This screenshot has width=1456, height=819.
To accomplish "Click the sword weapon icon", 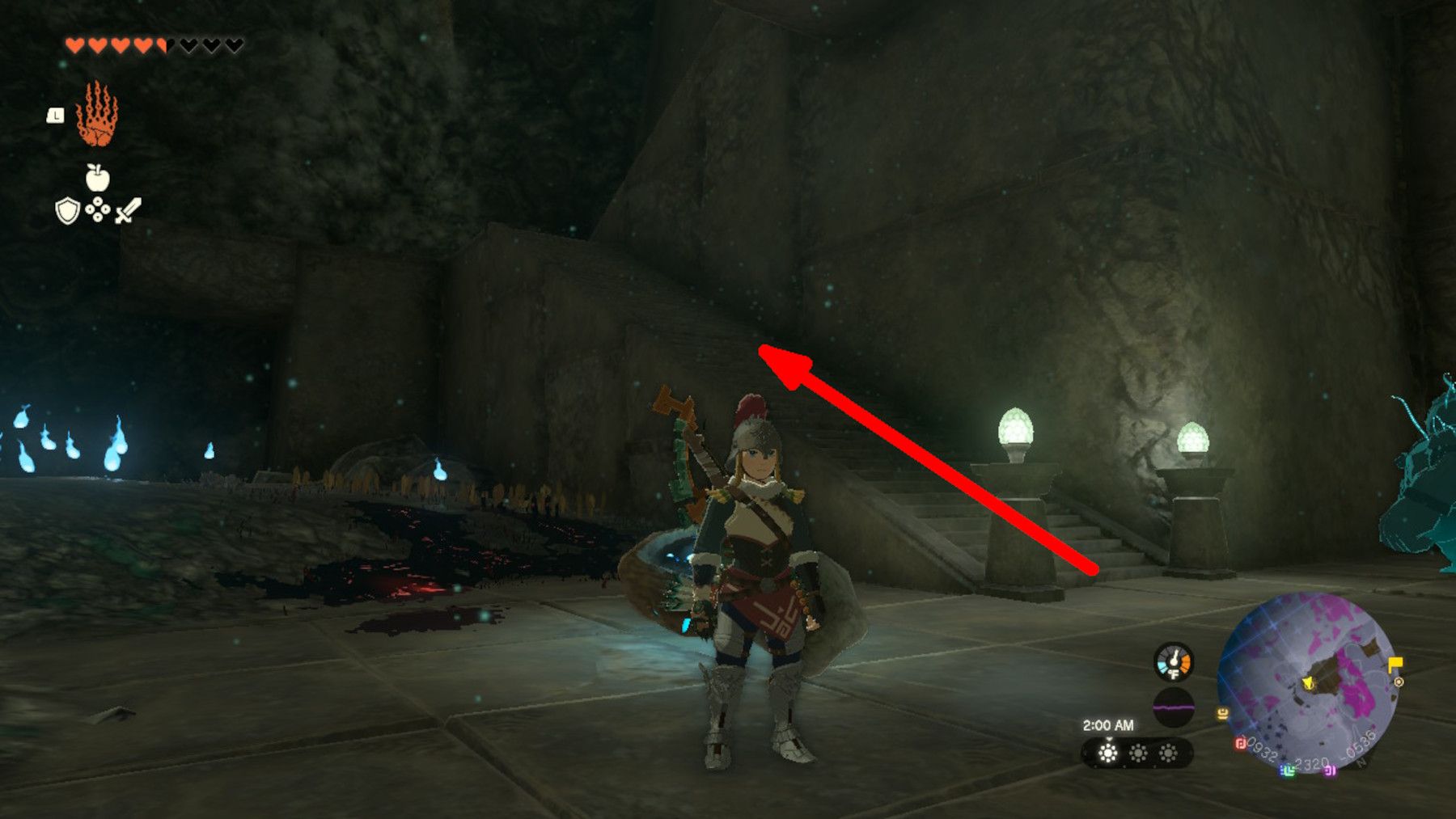I will [x=129, y=209].
